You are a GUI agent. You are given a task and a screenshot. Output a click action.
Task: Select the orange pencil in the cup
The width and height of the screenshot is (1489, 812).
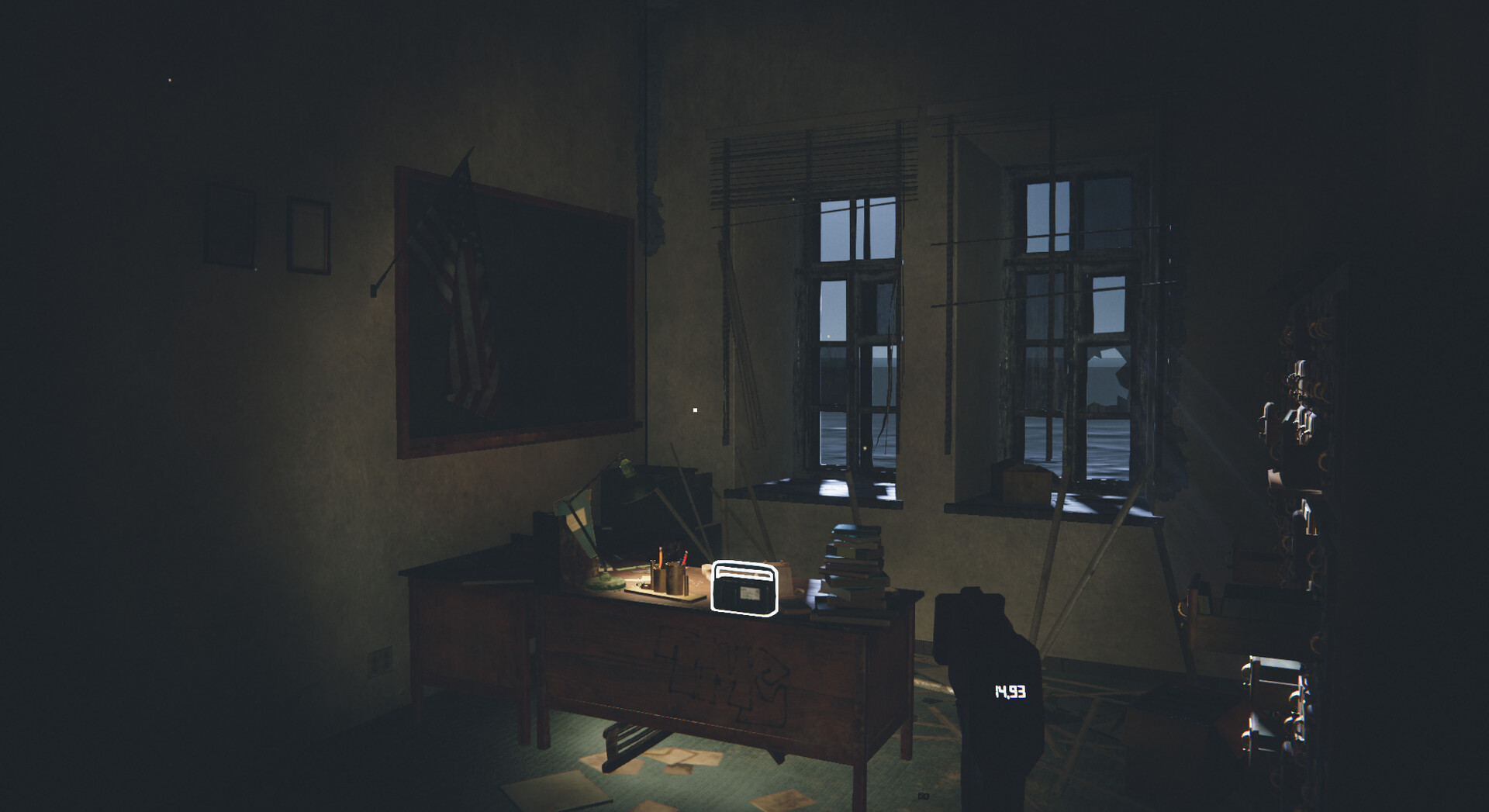point(659,556)
